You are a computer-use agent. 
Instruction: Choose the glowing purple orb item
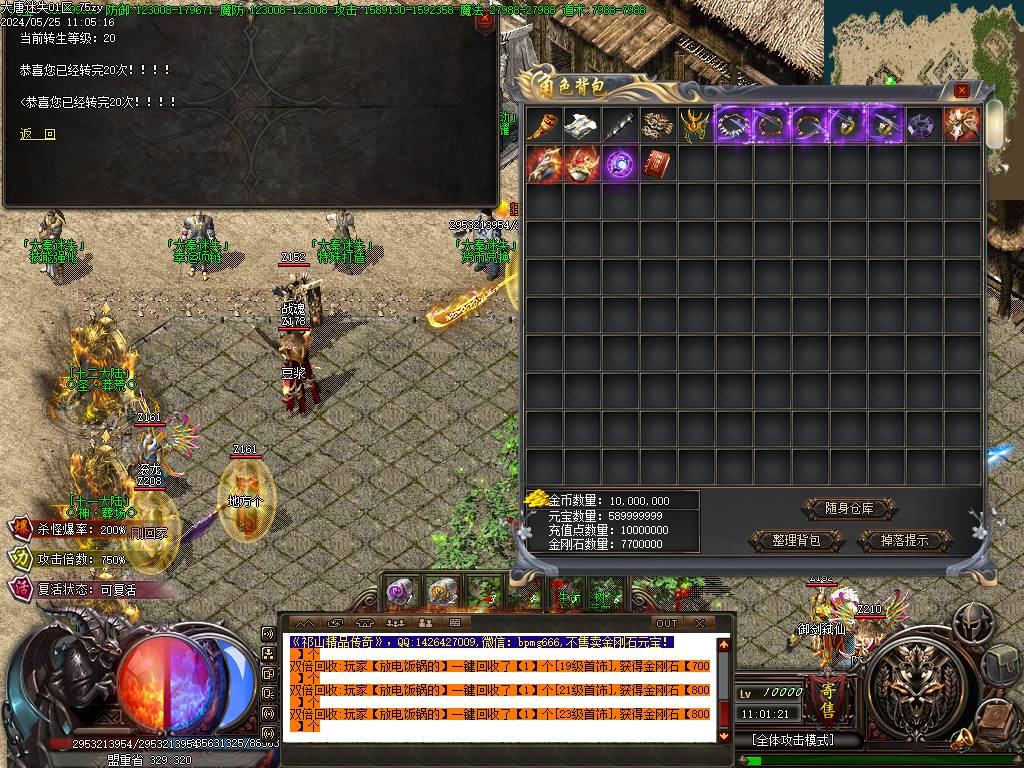[620, 163]
